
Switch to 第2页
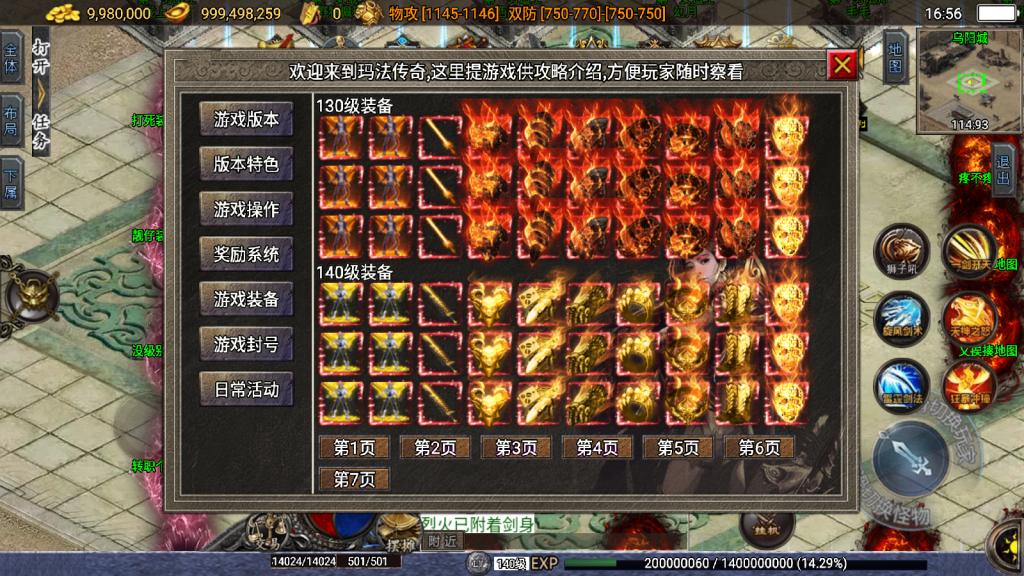(x=435, y=447)
